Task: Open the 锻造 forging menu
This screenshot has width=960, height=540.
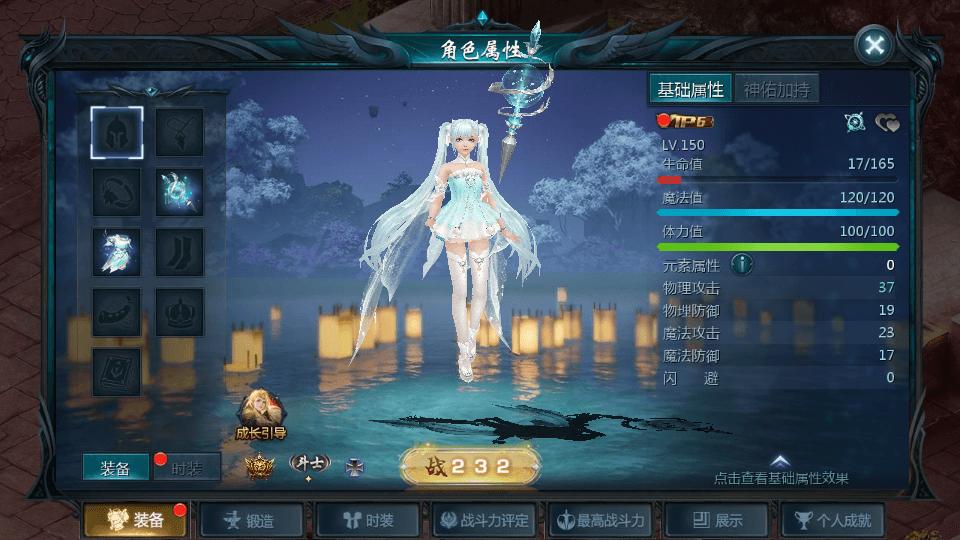Action: click(x=251, y=520)
